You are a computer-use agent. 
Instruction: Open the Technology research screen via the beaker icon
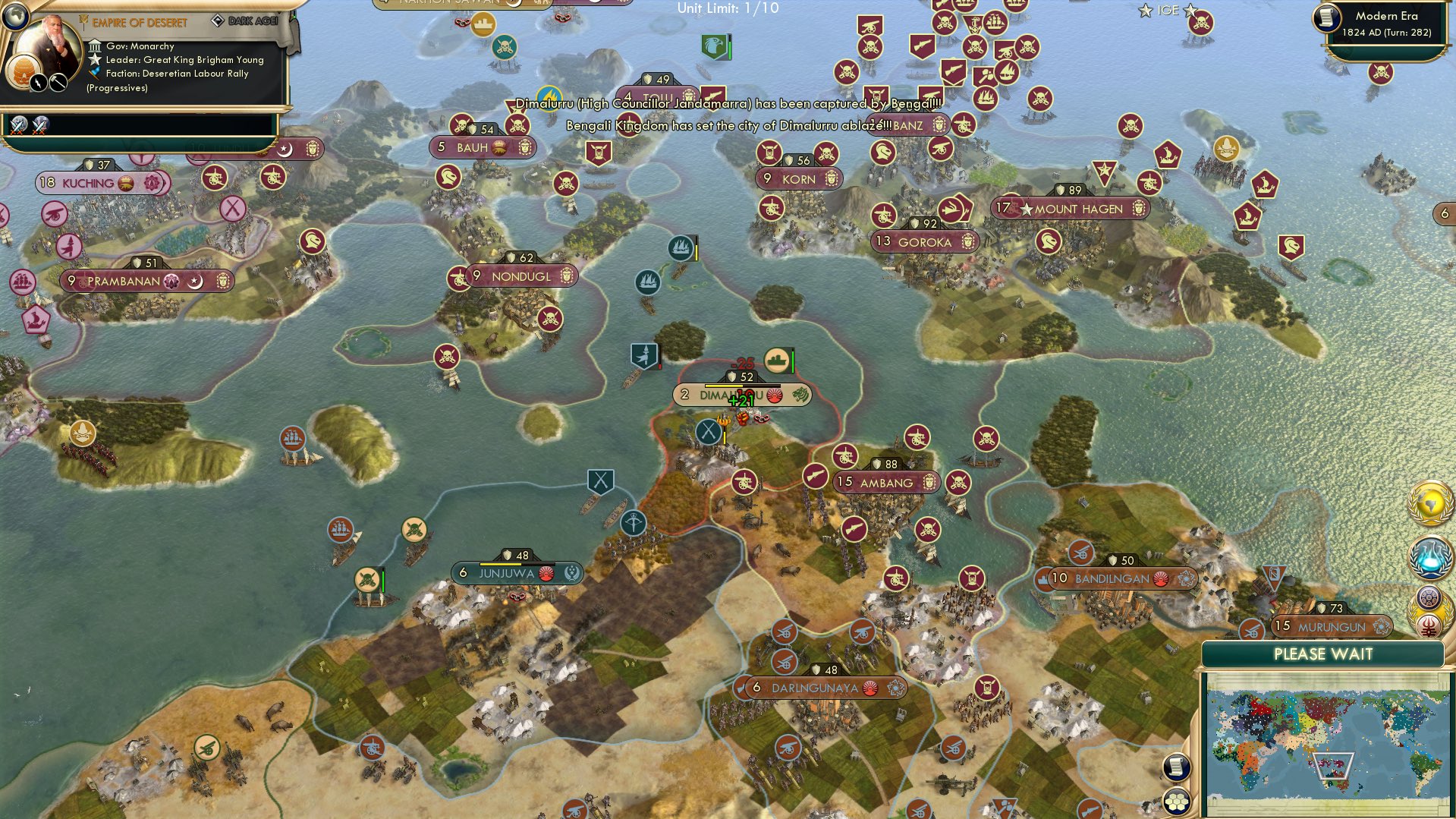pyautogui.click(x=1432, y=556)
